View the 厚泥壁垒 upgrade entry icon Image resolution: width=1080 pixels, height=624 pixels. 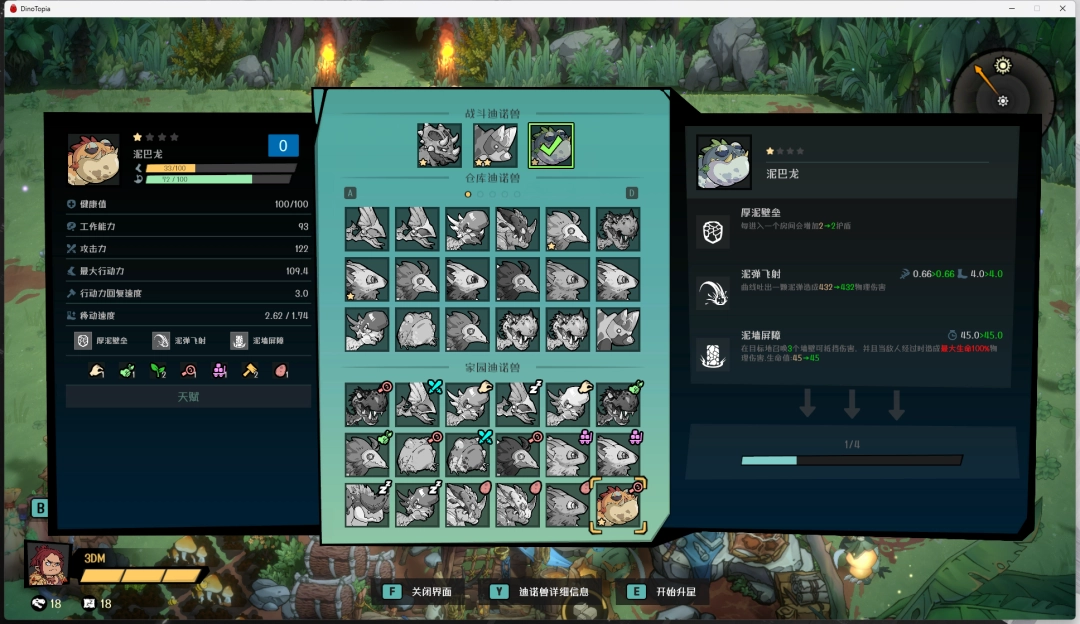[x=713, y=231]
